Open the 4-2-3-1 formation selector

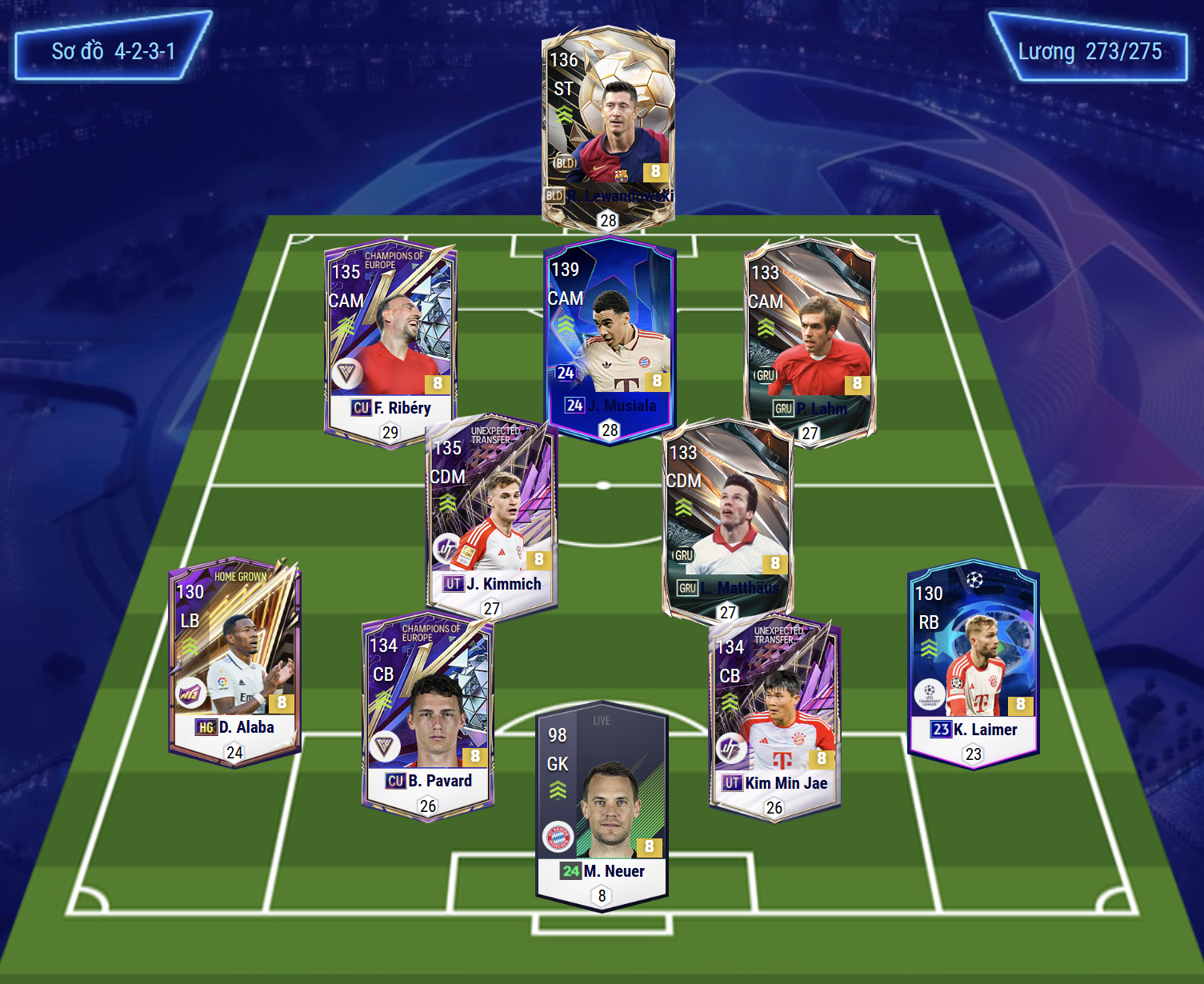point(113,51)
